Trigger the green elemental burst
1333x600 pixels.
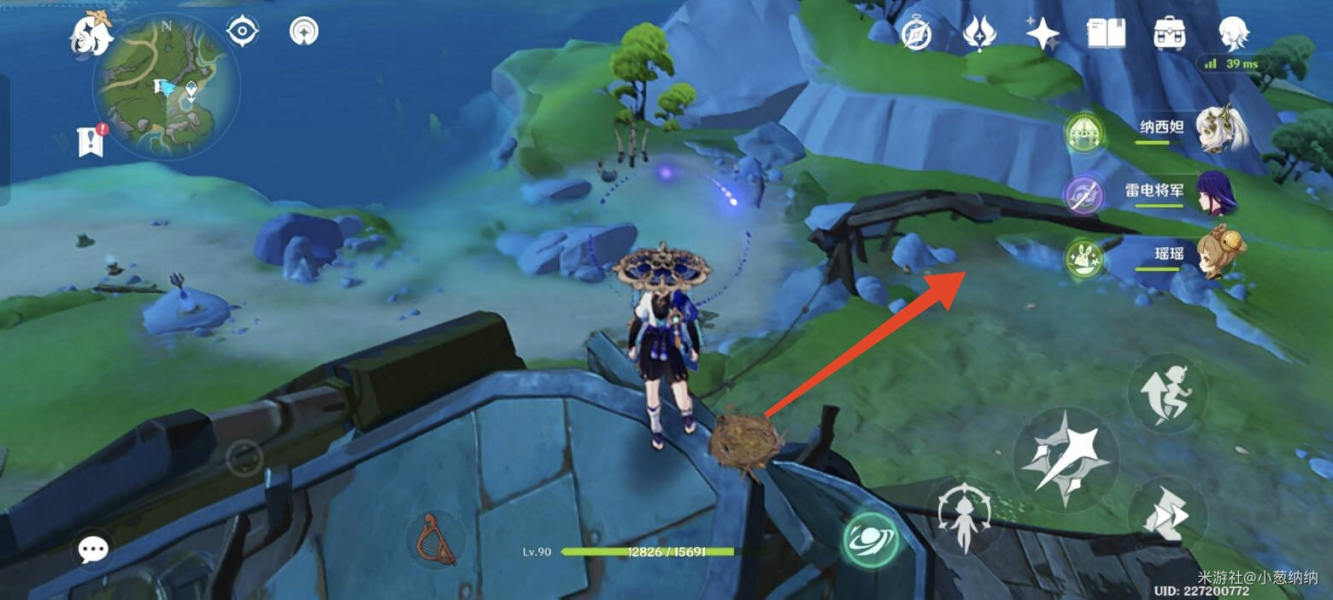pyautogui.click(x=869, y=541)
